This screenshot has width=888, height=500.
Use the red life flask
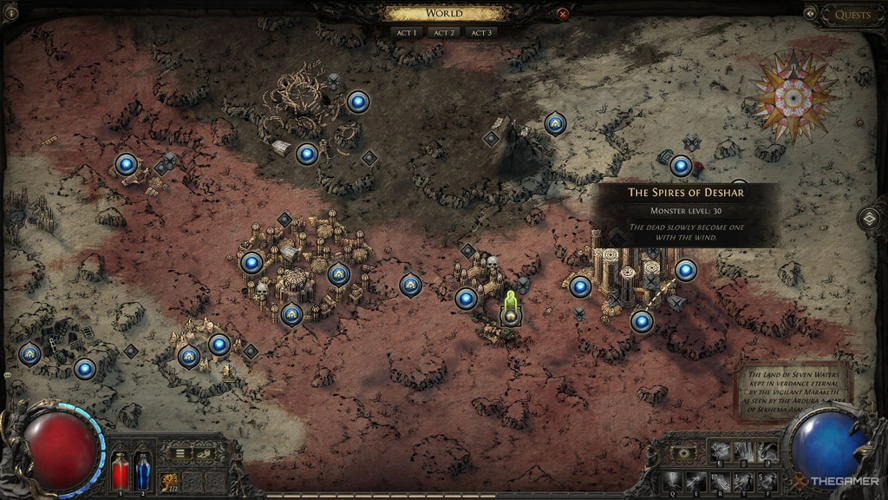point(121,470)
